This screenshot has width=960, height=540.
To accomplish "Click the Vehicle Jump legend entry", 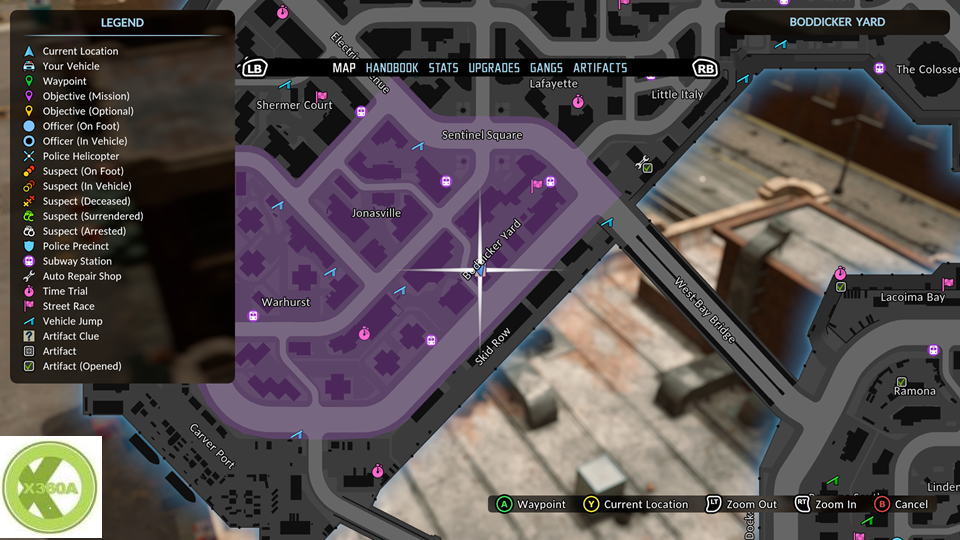I will tap(72, 321).
